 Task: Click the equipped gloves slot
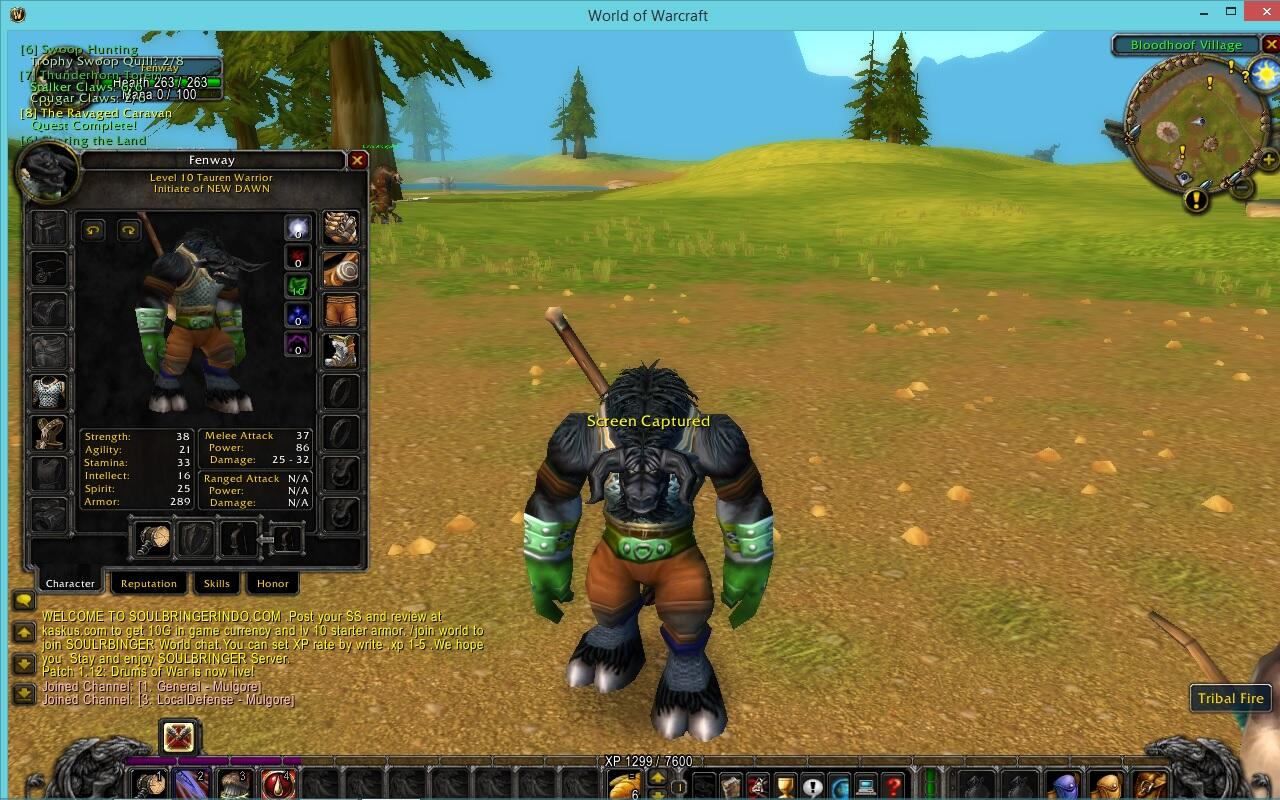[341, 228]
